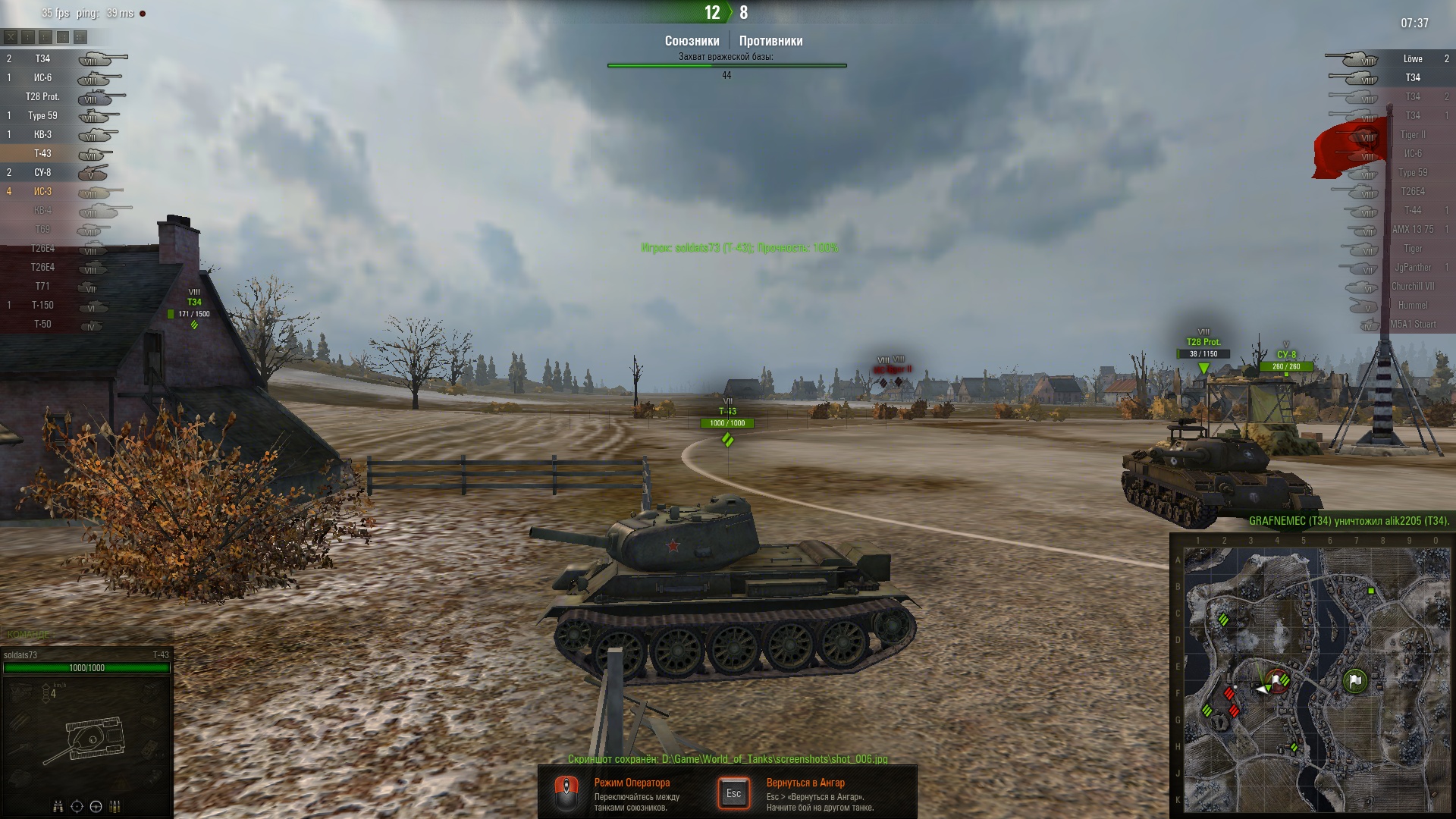This screenshot has width=1456, height=819.
Task: Choose the СУ-8 entry in the team list
Action: [x=42, y=173]
